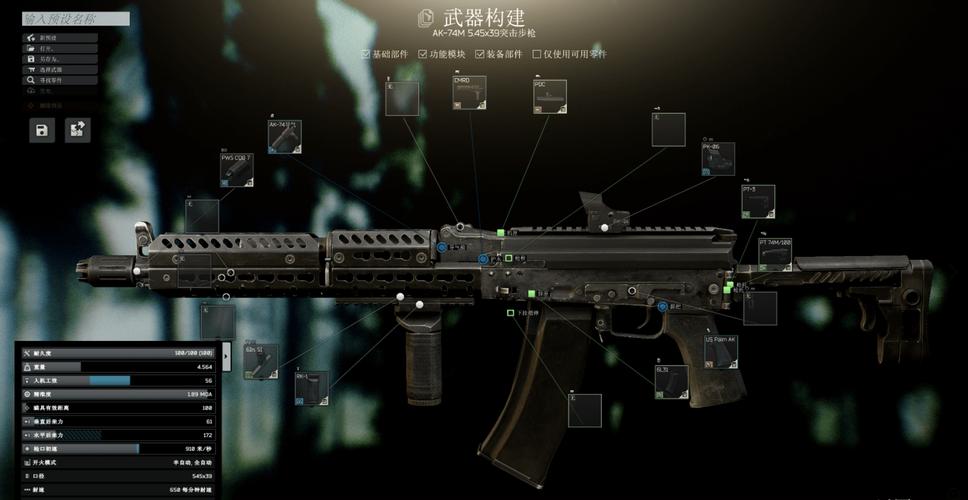968x500 pixels.
Task: Choose the new preset (新预设) menu entry
Action: (60, 38)
